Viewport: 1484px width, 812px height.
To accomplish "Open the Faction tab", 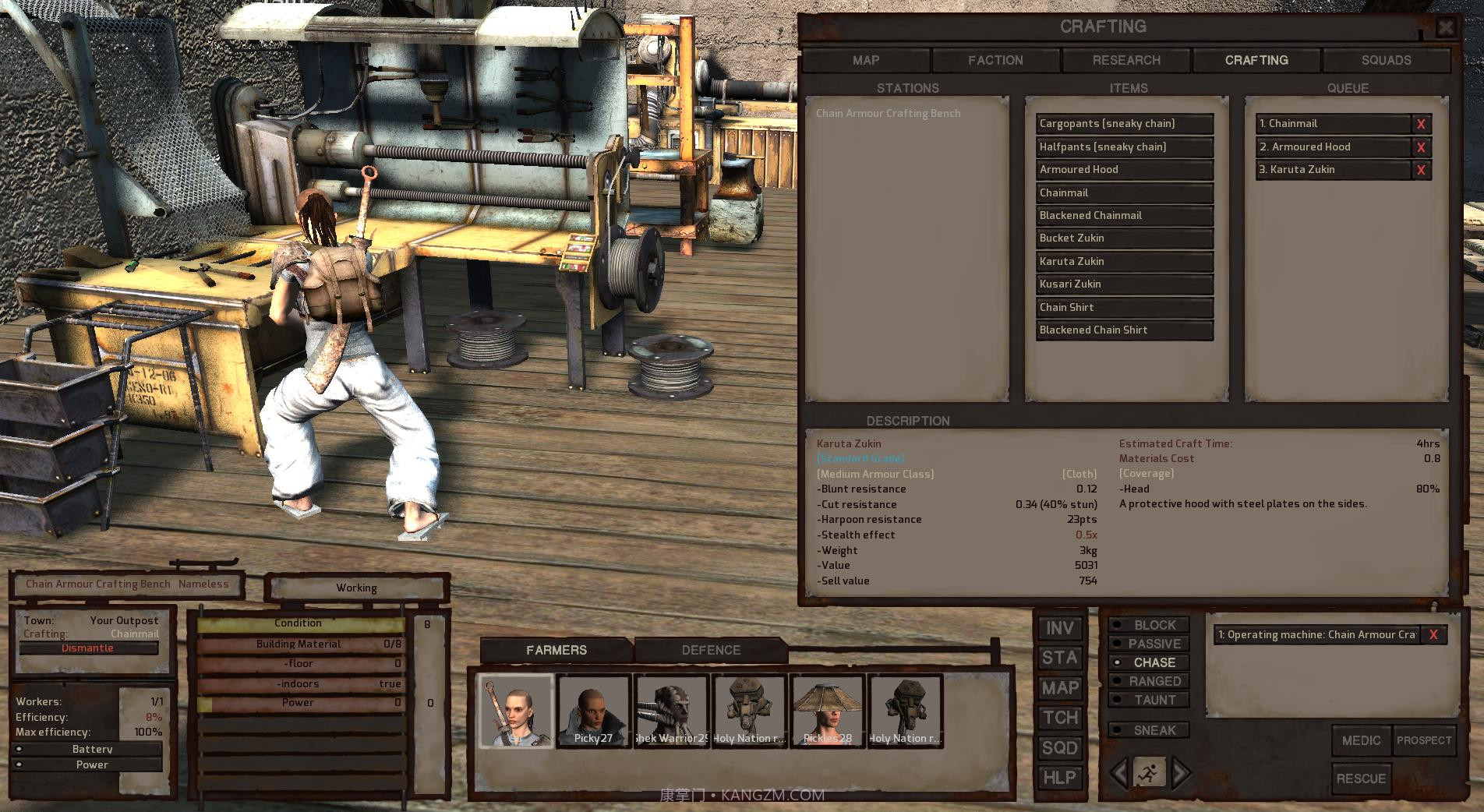I will (x=995, y=60).
